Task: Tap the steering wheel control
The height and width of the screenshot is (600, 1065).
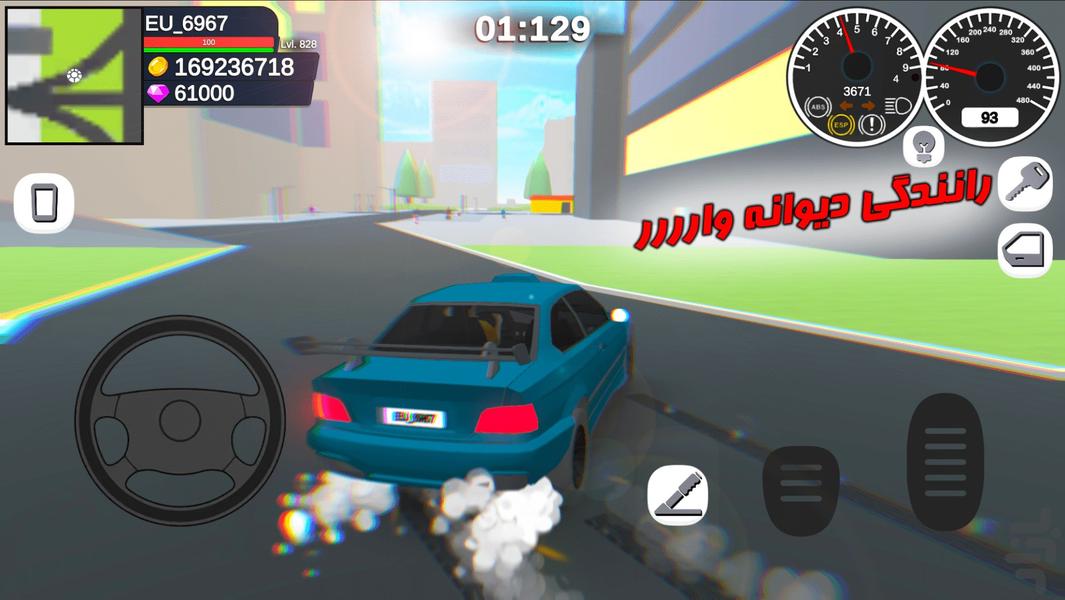Action: 180,420
